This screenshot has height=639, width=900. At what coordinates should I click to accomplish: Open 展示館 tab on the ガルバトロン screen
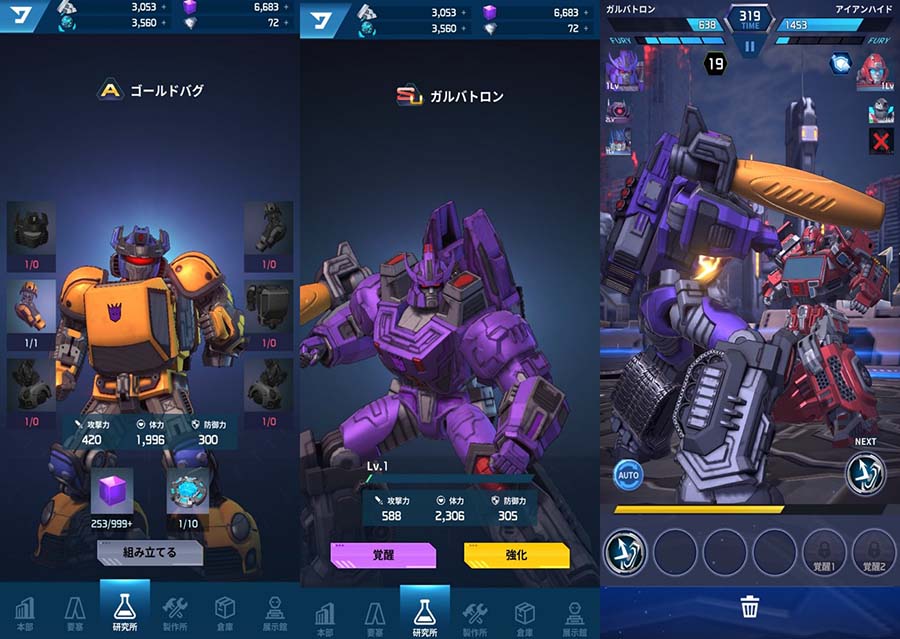pos(575,612)
